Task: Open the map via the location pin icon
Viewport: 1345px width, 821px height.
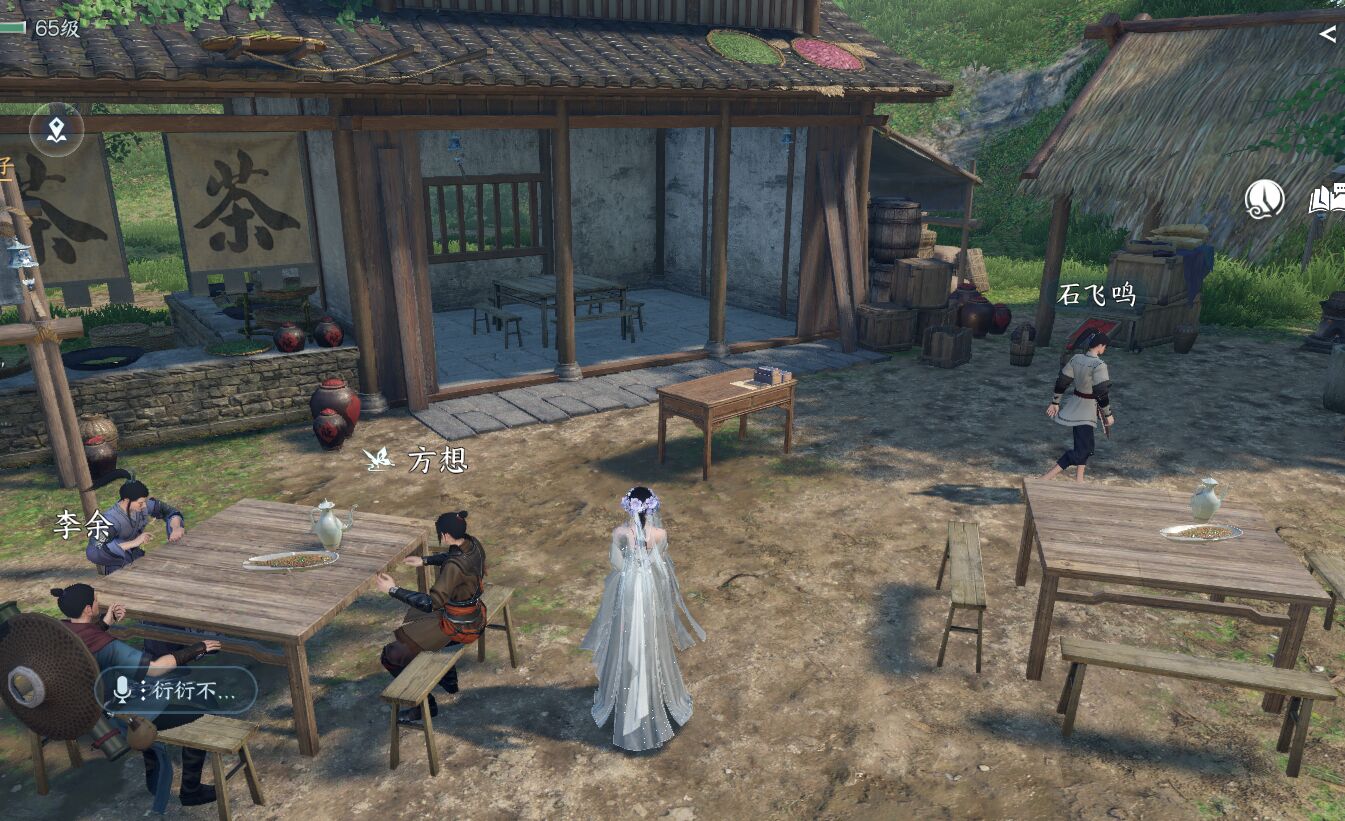Action: click(56, 129)
